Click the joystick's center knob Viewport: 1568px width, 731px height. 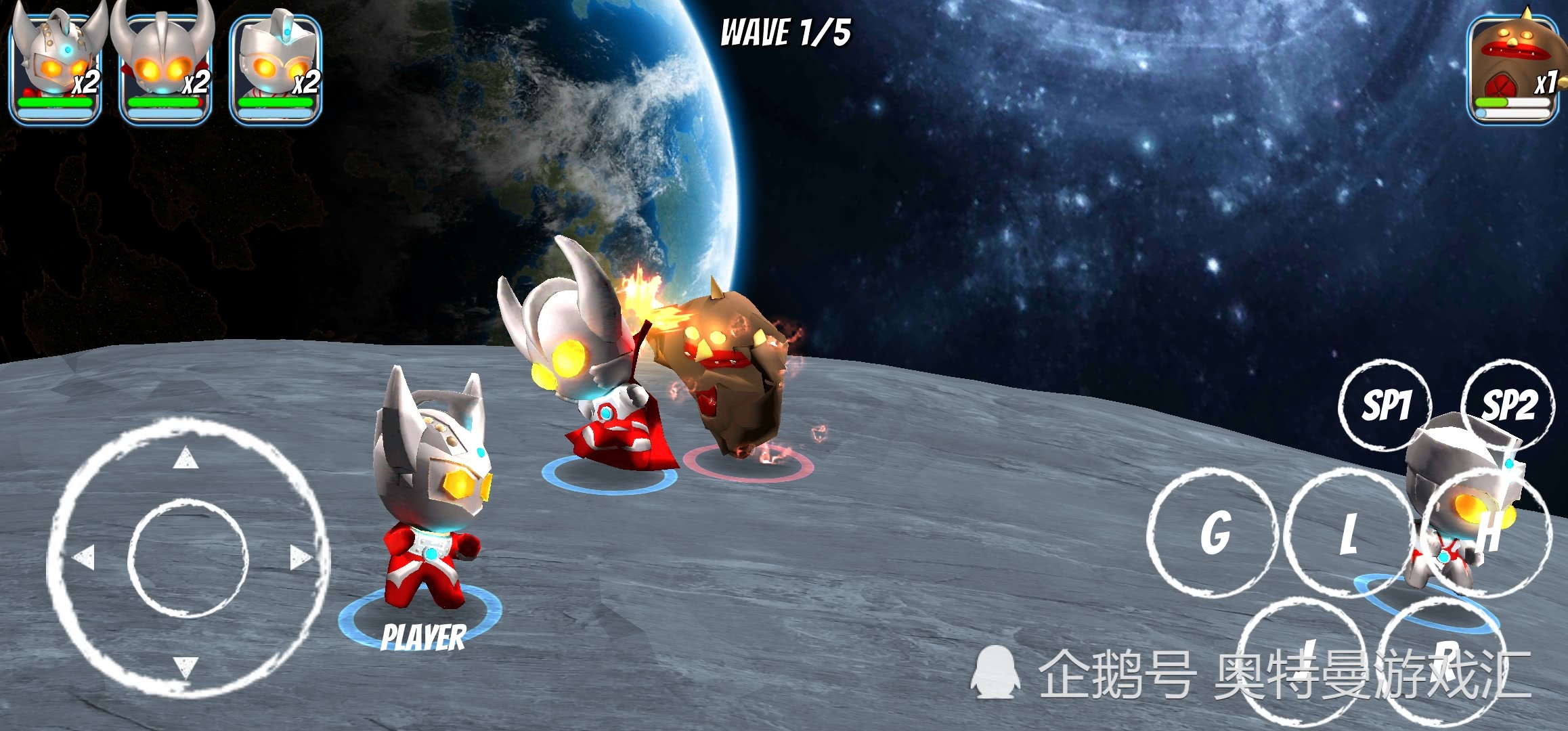click(188, 559)
